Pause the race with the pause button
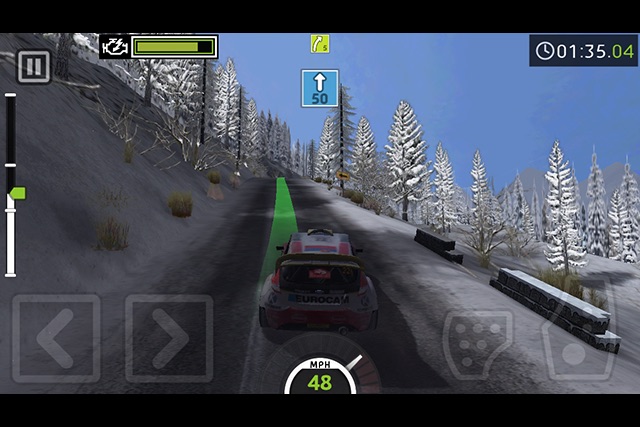This screenshot has width=640, height=427. (x=34, y=67)
